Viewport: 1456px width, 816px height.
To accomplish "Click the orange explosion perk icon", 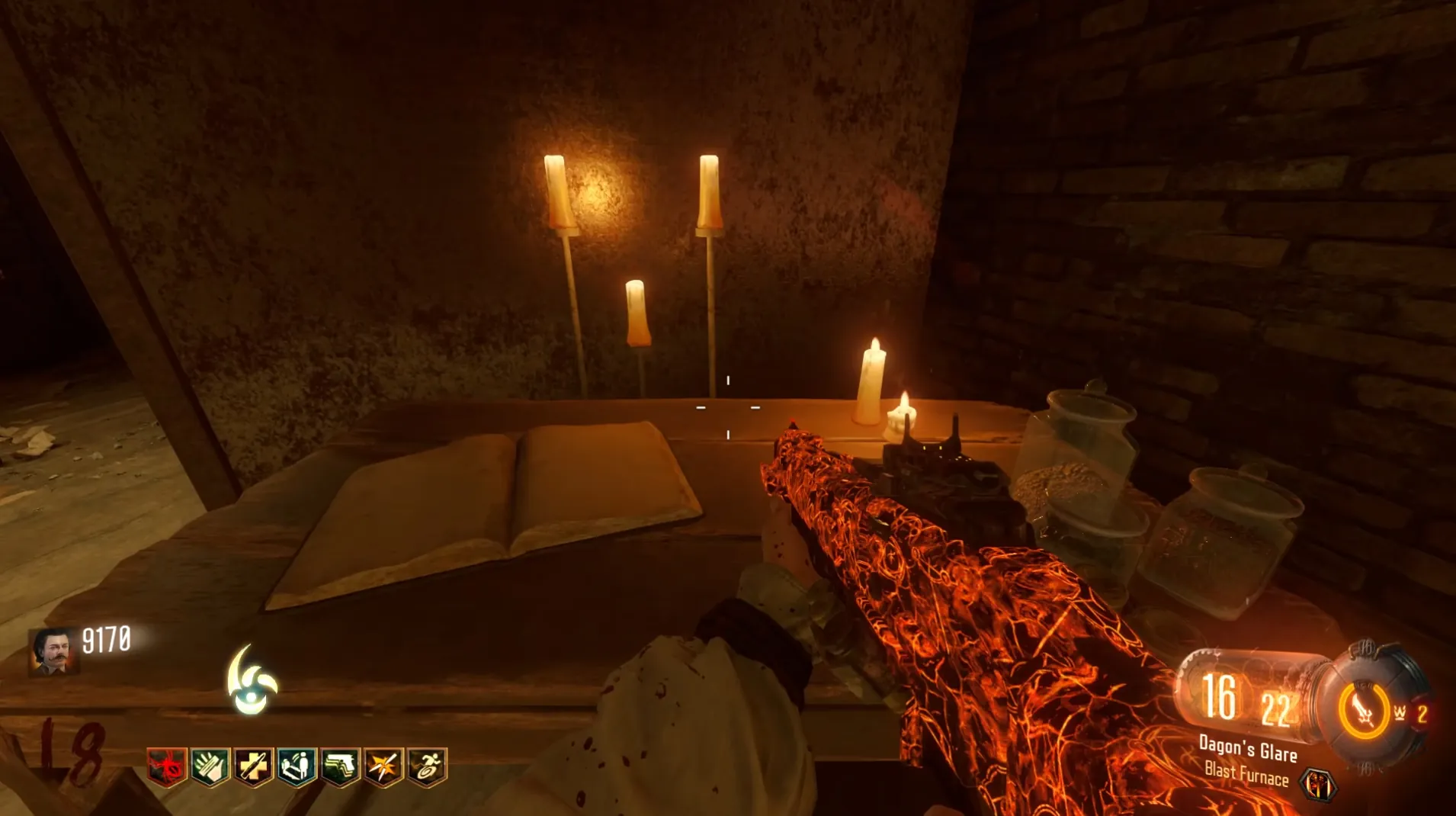I will (x=383, y=766).
